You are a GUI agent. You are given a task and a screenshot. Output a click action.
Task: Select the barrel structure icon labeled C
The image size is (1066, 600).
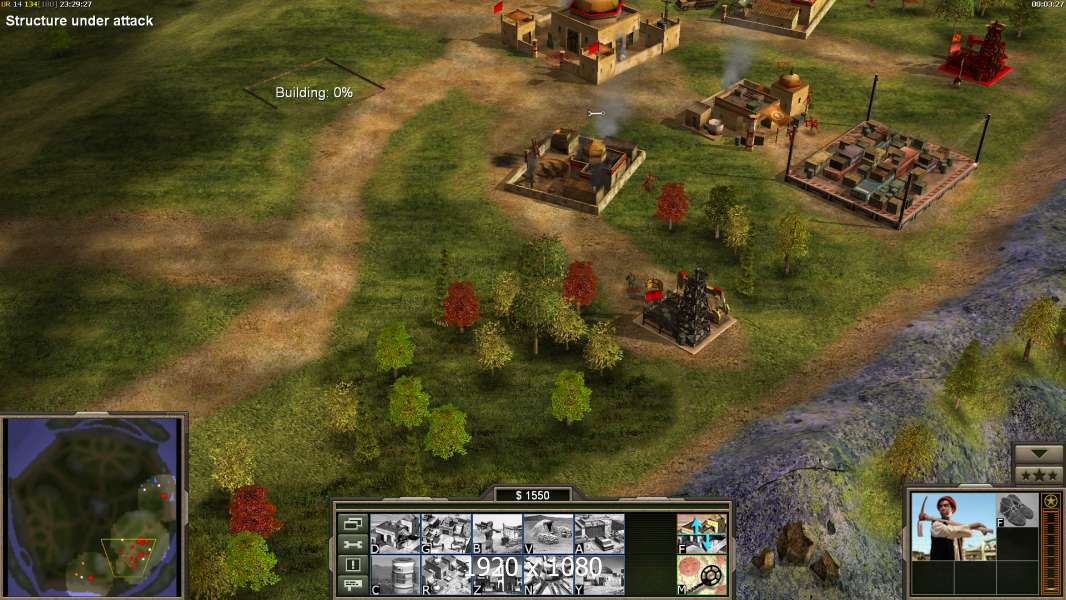click(395, 574)
